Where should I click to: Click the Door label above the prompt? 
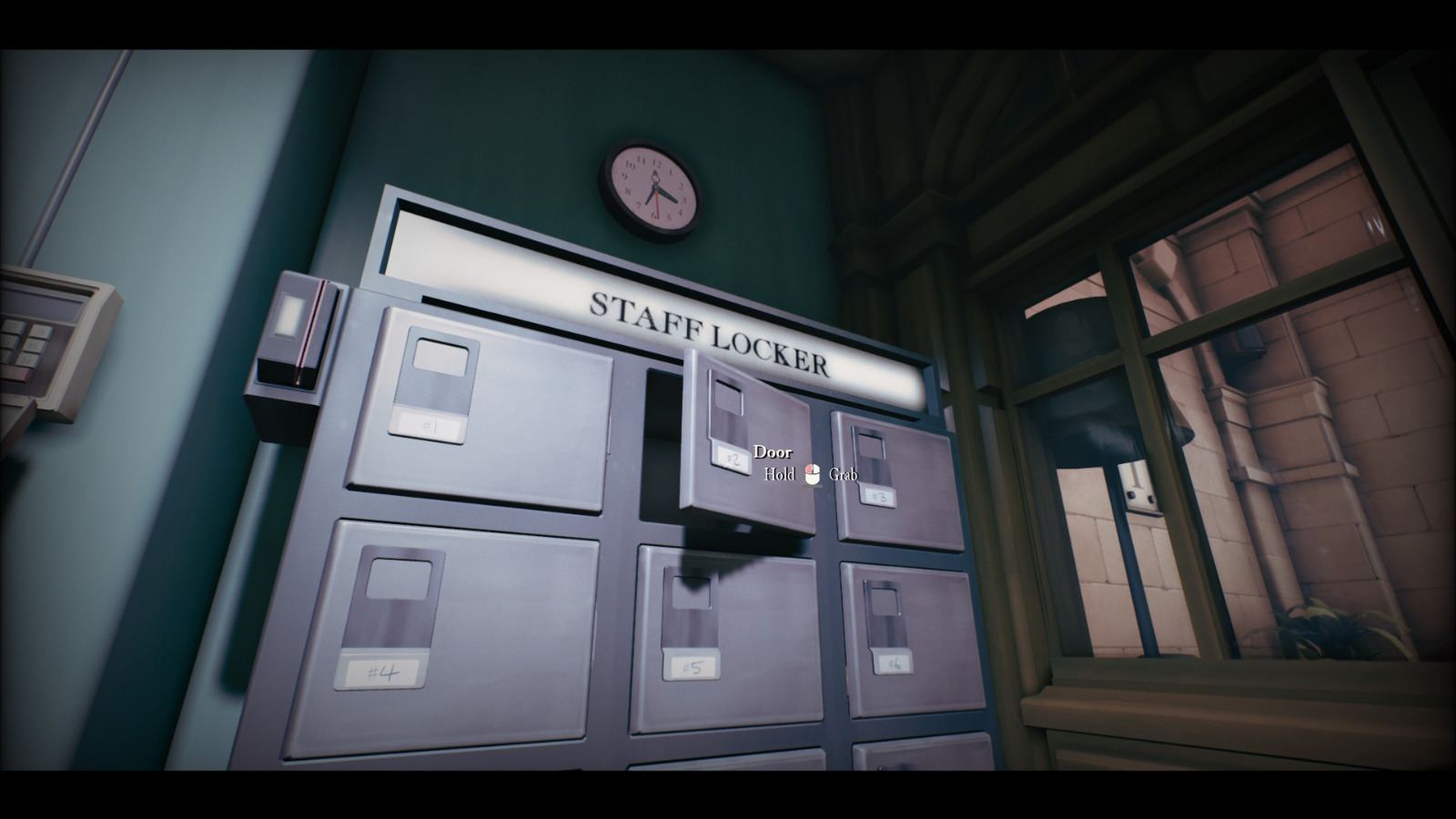[773, 451]
